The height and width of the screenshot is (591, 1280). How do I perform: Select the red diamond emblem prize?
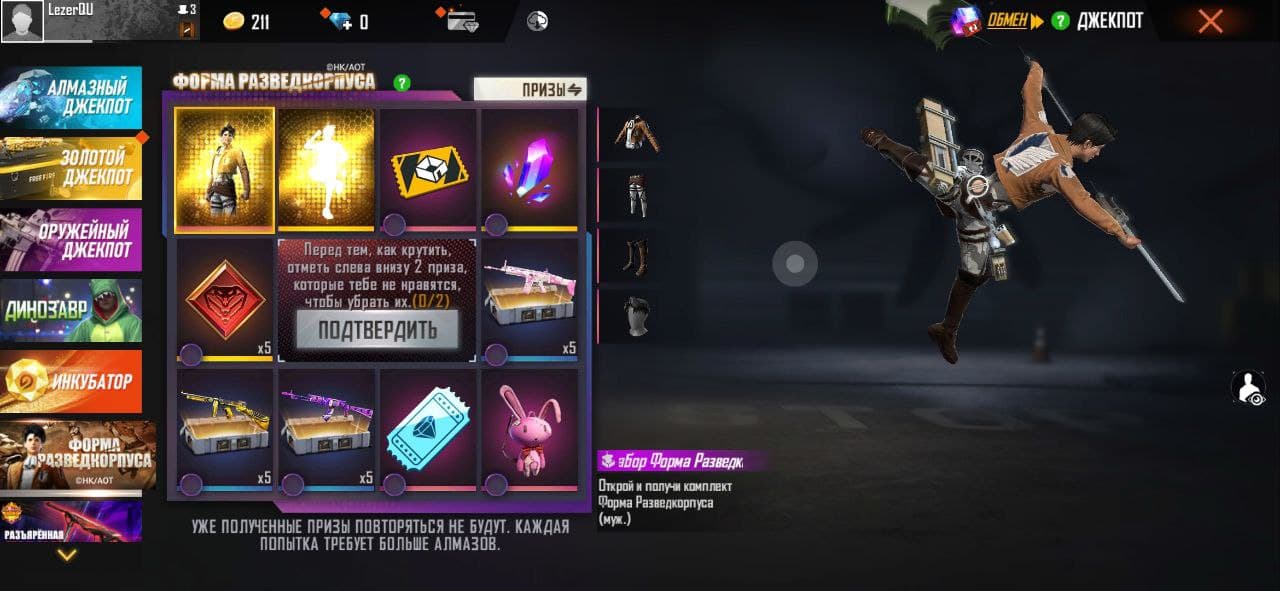pyautogui.click(x=225, y=299)
